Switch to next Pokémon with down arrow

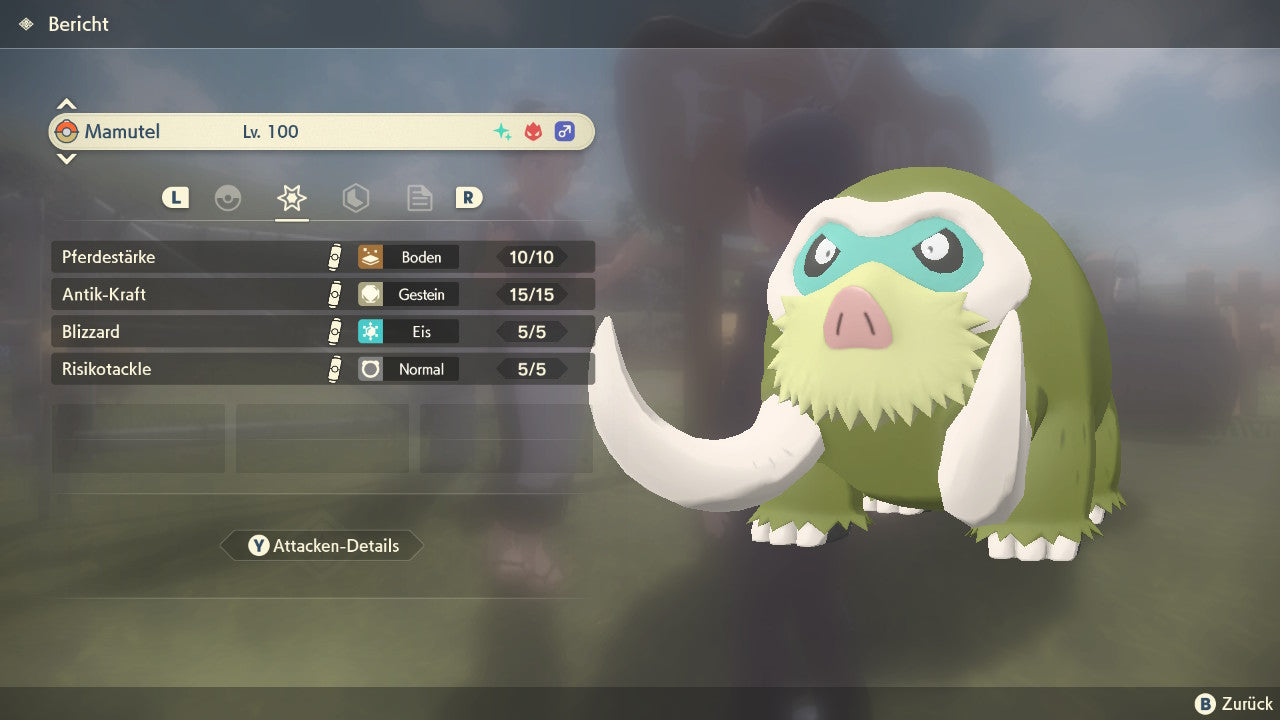click(x=66, y=158)
